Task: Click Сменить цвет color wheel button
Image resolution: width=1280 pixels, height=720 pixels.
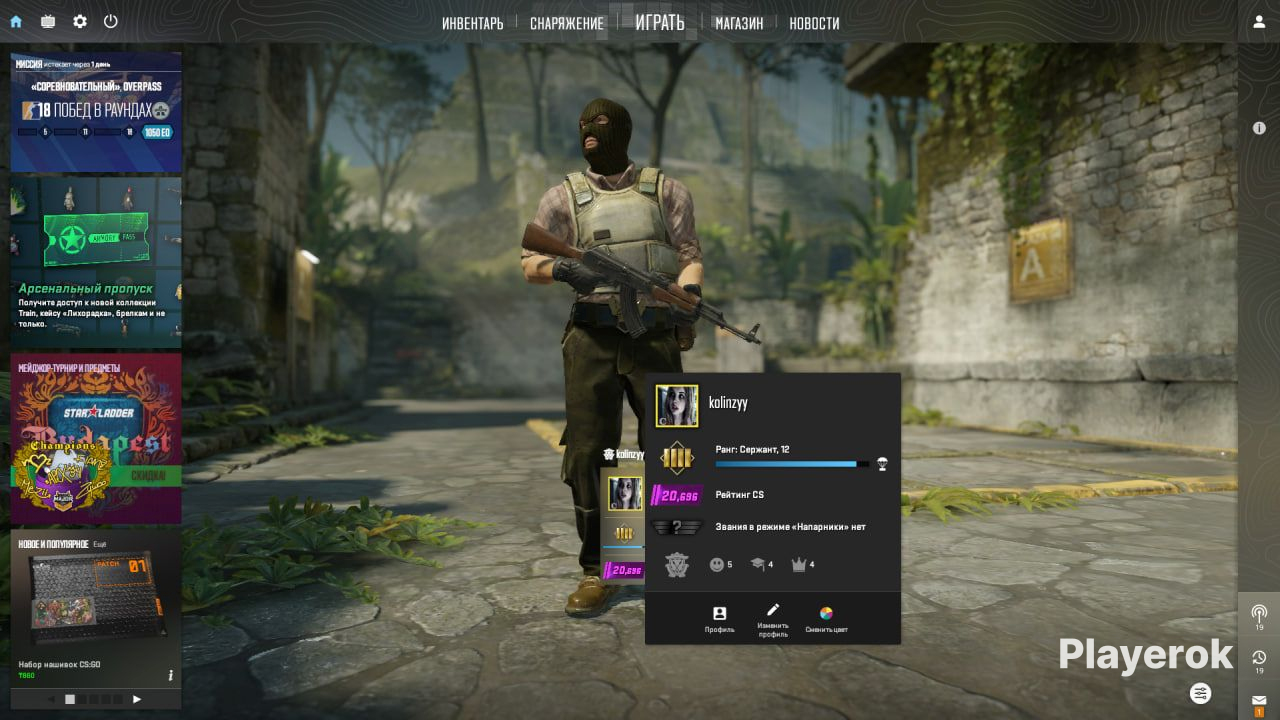Action: 826,619
